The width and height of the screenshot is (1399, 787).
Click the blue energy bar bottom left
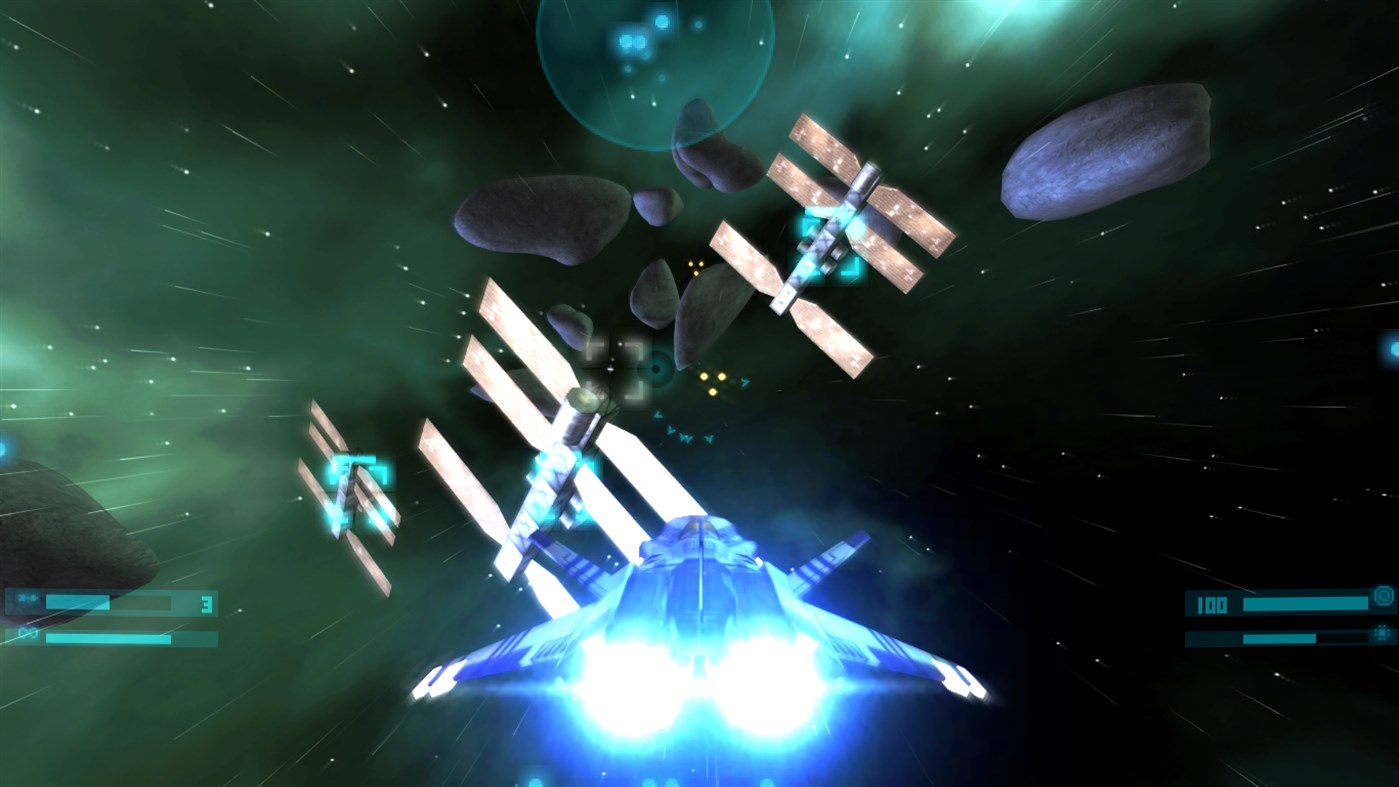pos(108,638)
